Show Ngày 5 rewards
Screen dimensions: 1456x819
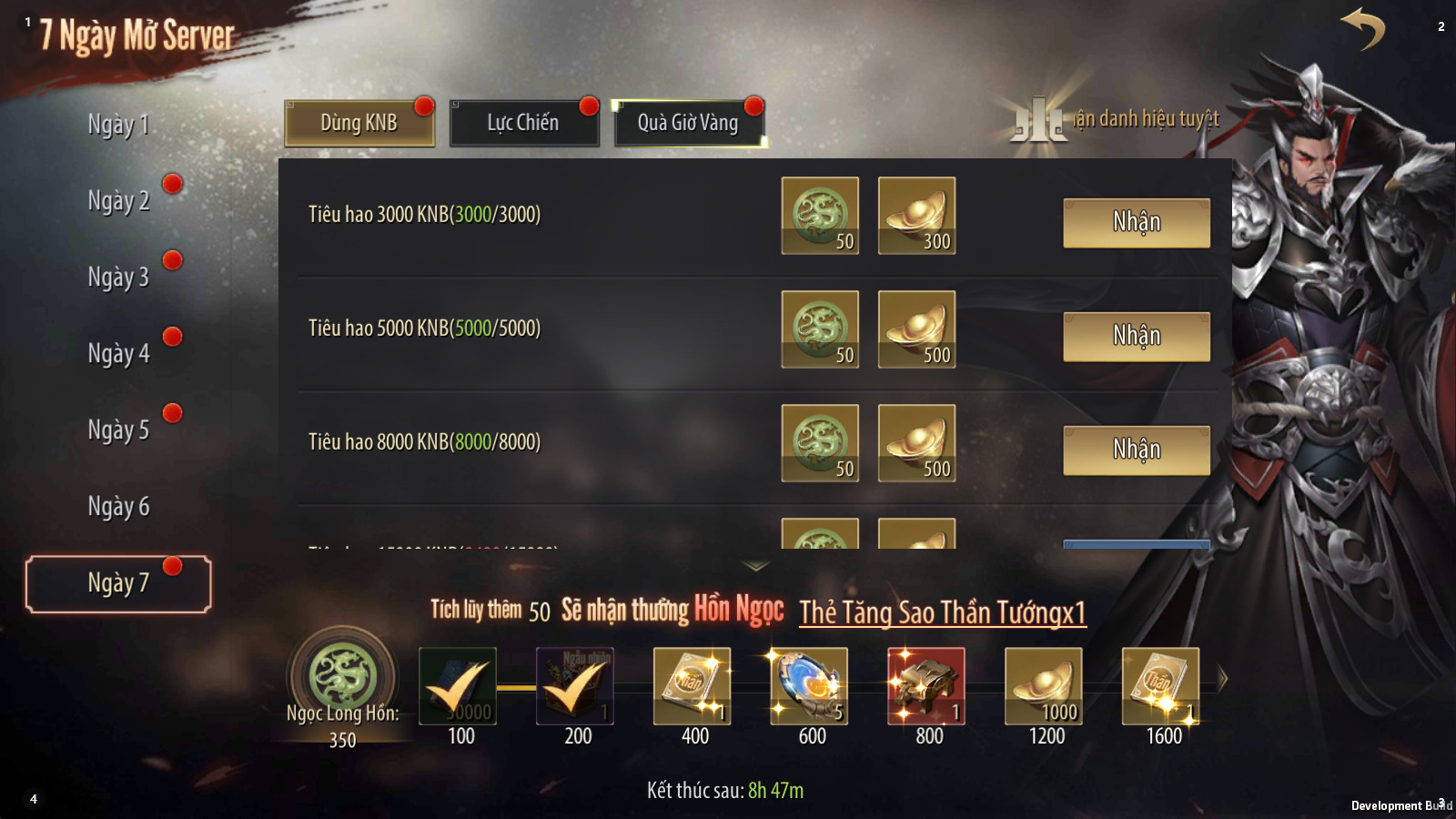[118, 430]
